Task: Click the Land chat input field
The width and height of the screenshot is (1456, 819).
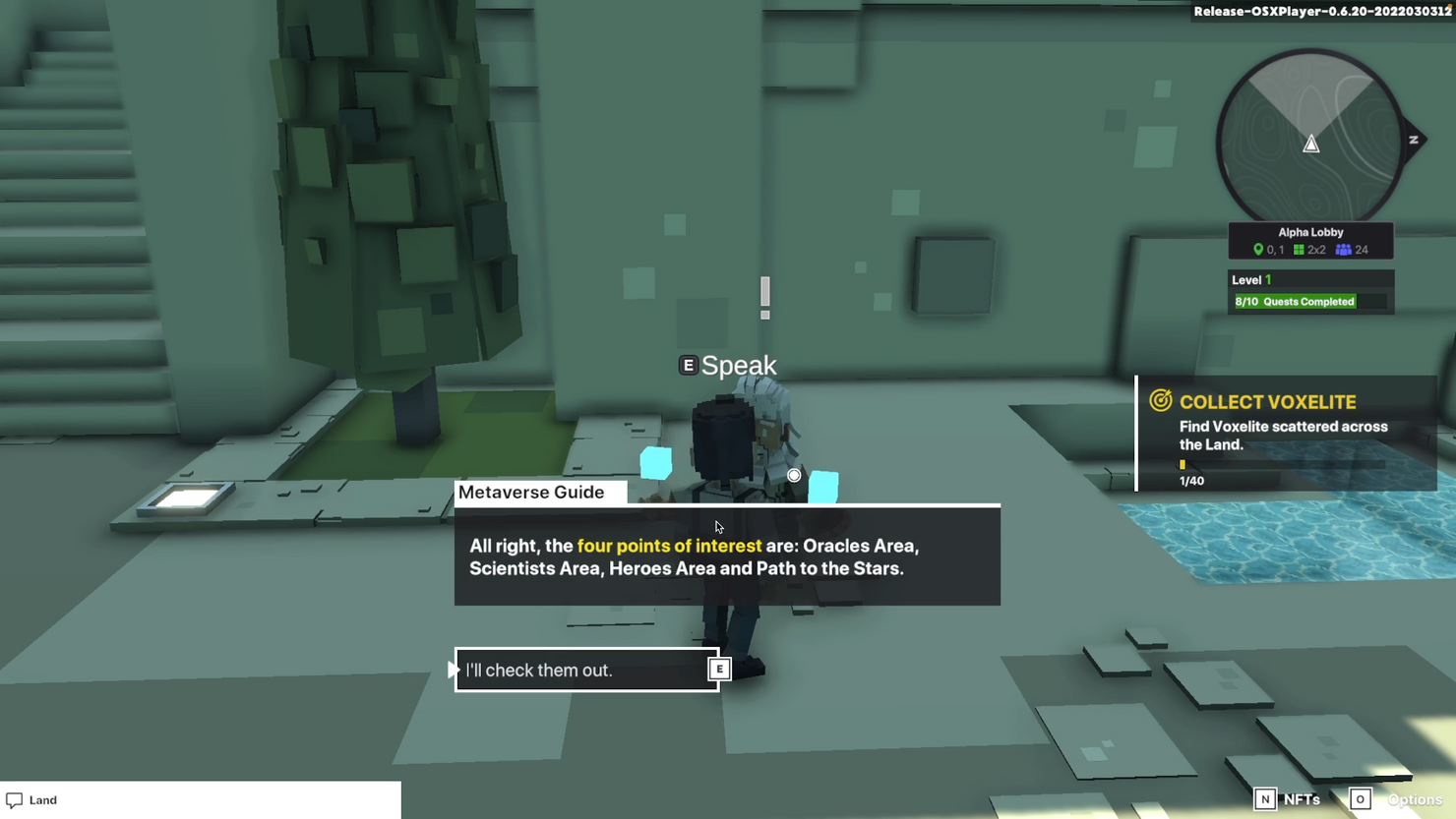Action: click(x=197, y=799)
